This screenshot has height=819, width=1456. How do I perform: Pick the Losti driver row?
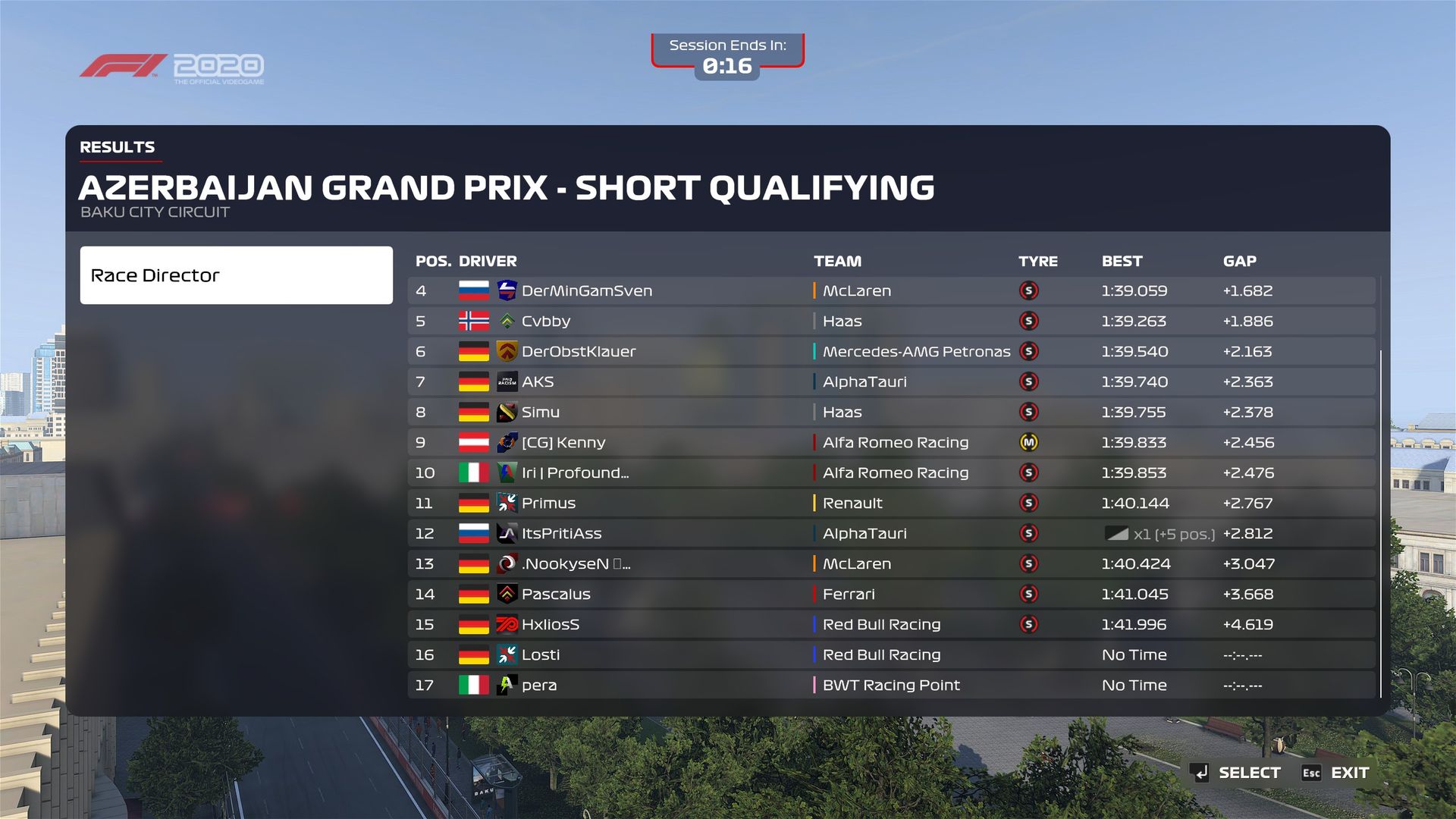[891, 655]
